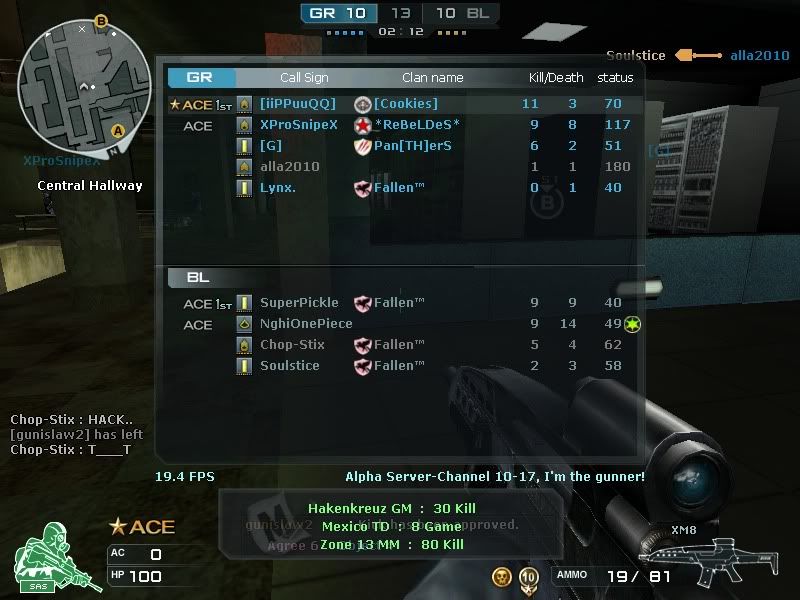Viewport: 800px width, 600px height.
Task: Select Lynx. in the GR team list
Action: [x=278, y=188]
